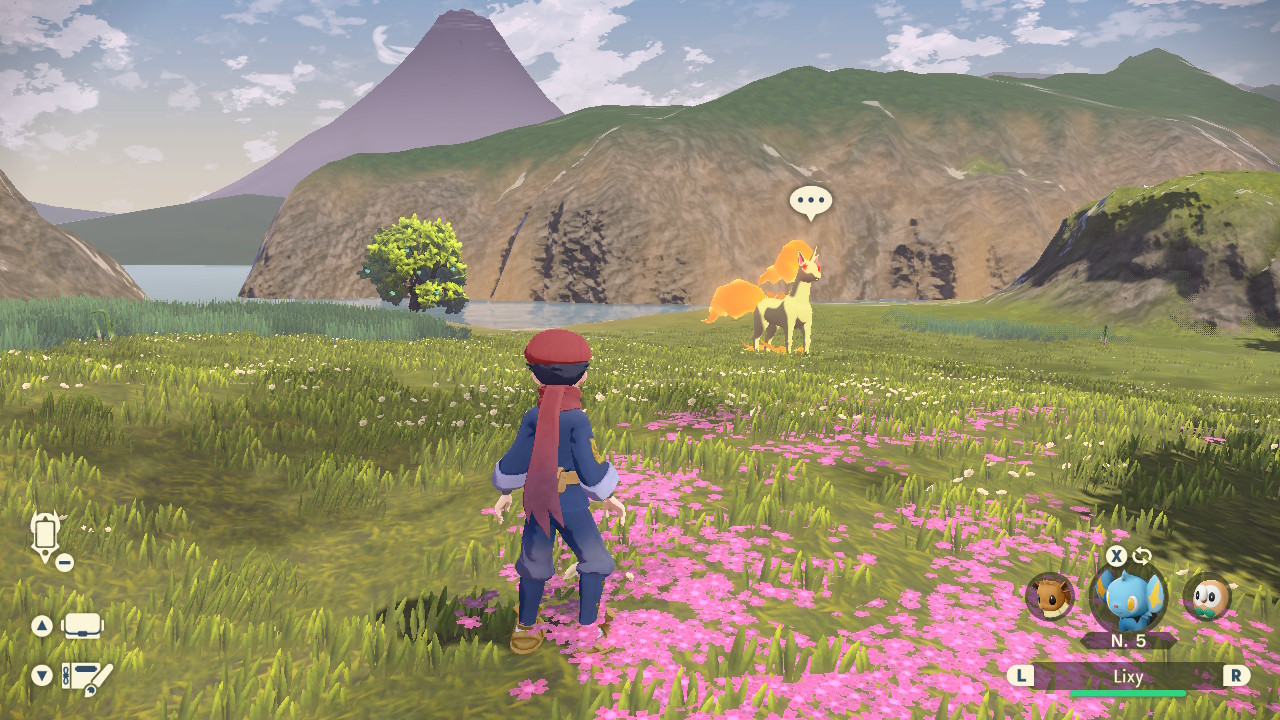Pick Rowlet from the party selector
Image resolution: width=1280 pixels, height=720 pixels.
click(x=1206, y=597)
